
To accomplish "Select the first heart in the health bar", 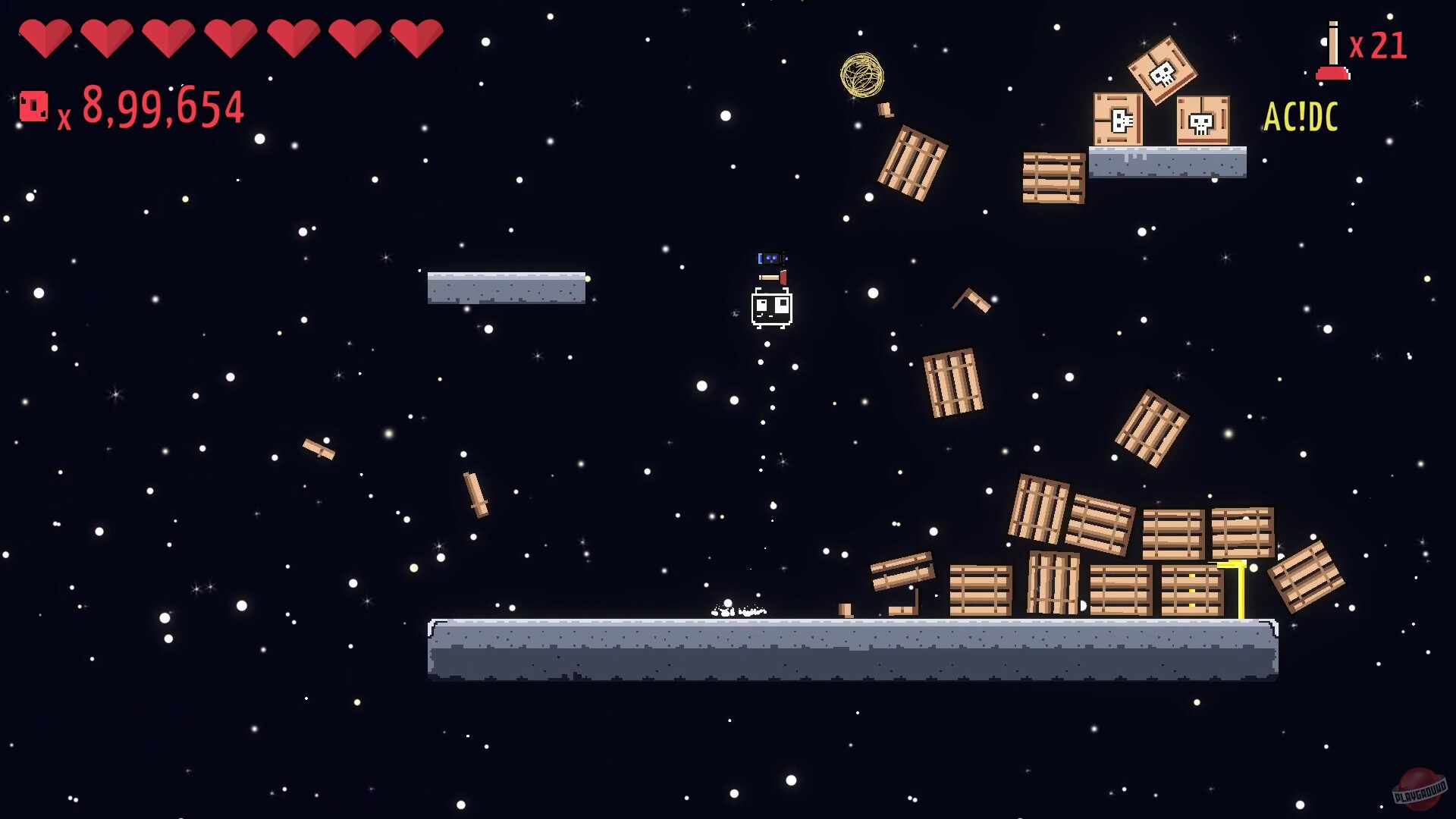I will [48, 36].
